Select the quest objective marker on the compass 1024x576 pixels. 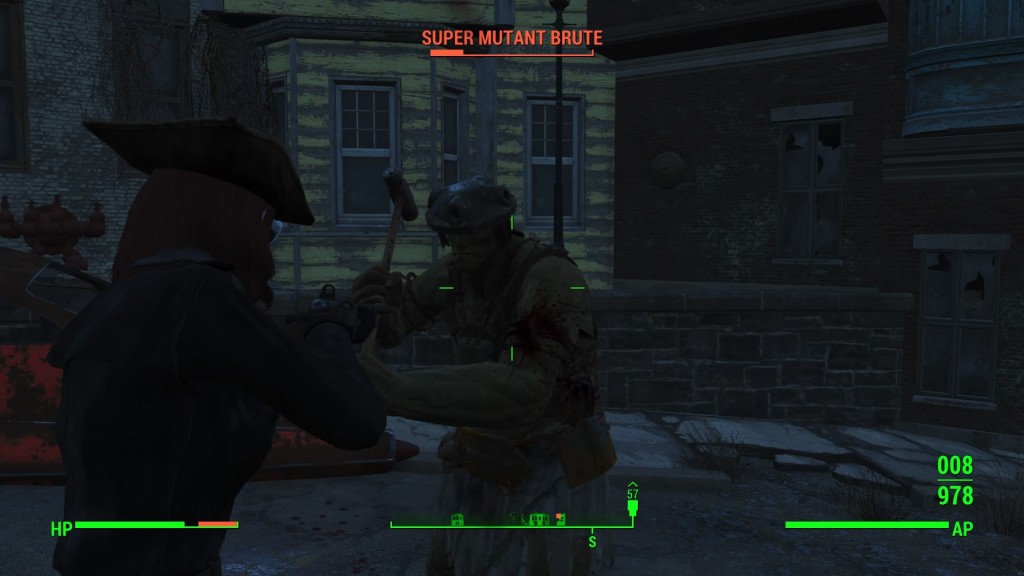click(x=632, y=505)
